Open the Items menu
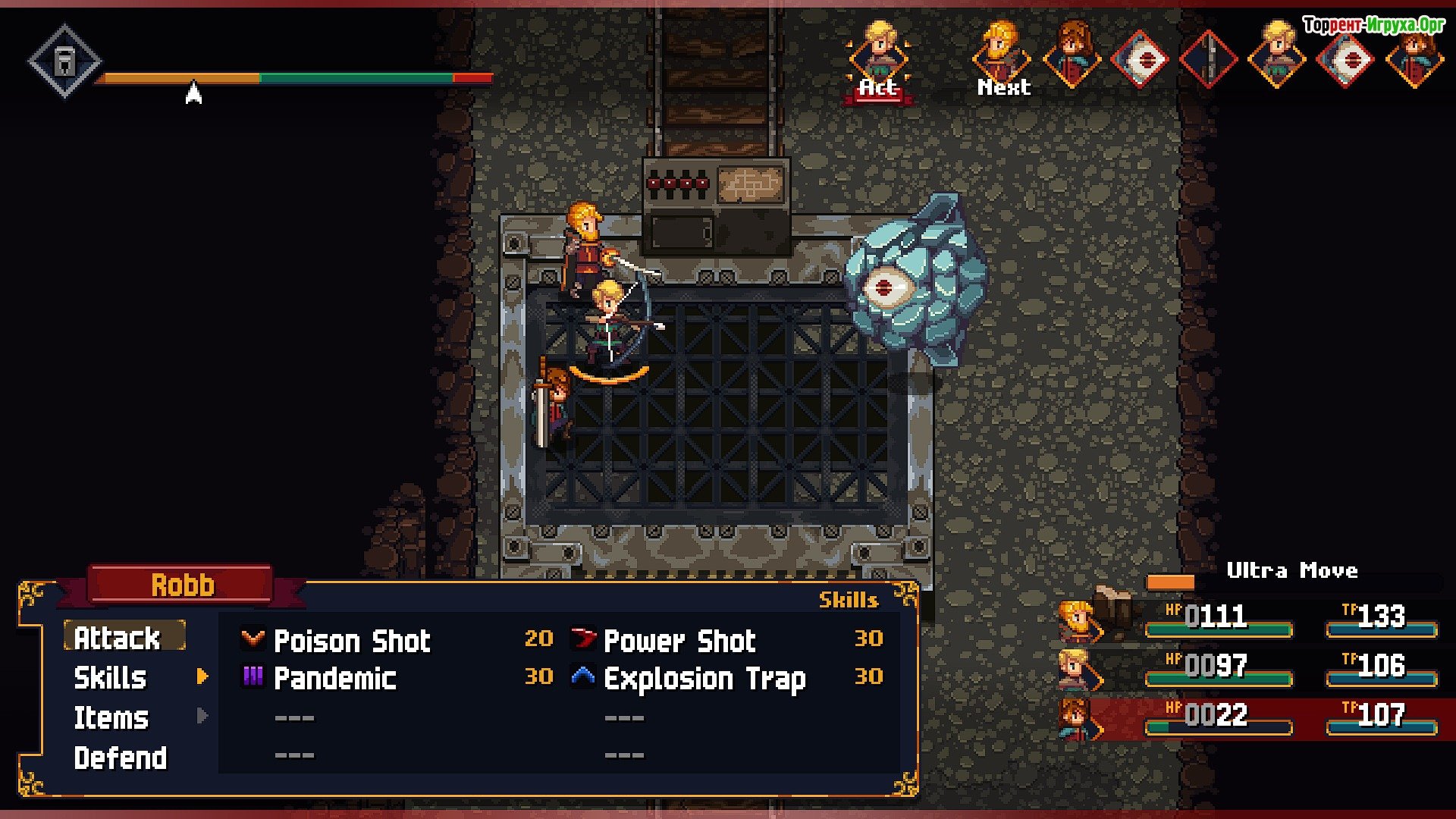 coord(111,718)
